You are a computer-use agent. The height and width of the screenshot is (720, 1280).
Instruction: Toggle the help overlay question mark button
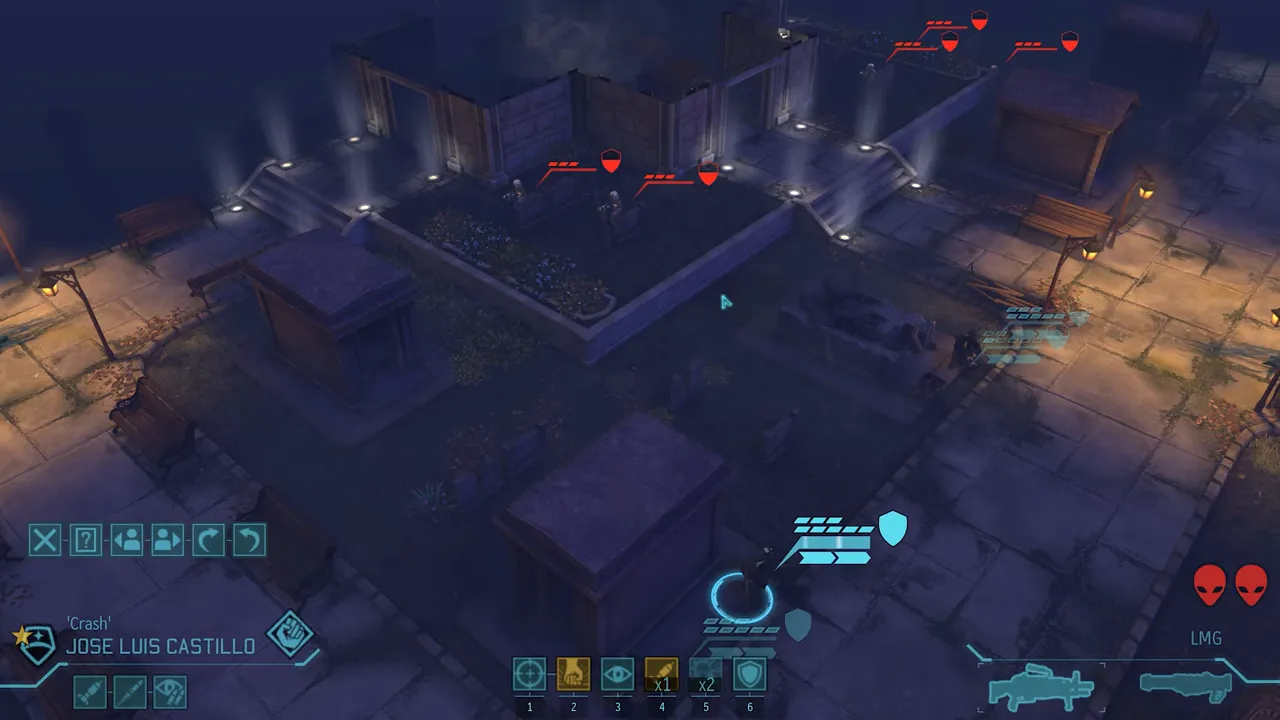tap(84, 541)
